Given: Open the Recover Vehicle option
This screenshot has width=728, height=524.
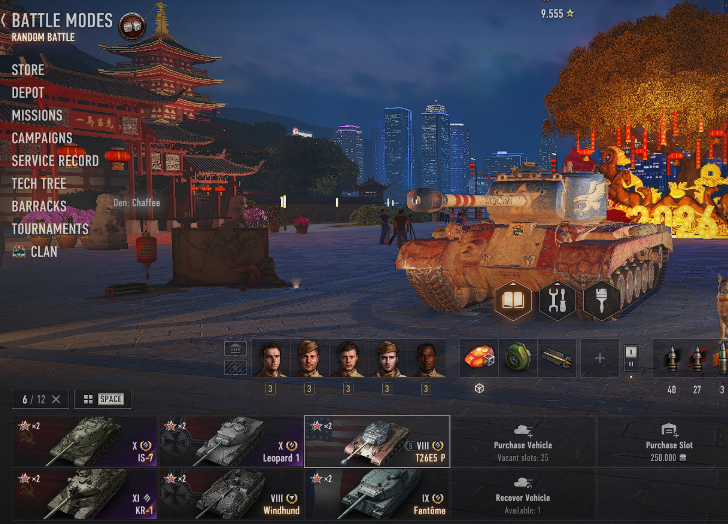Looking at the screenshot, I should pos(523,494).
